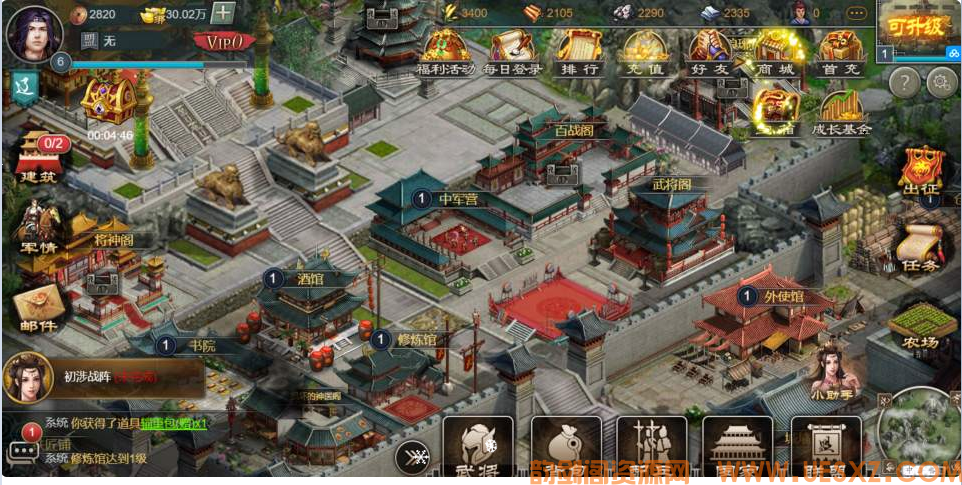Open the gear settings button

941,82
